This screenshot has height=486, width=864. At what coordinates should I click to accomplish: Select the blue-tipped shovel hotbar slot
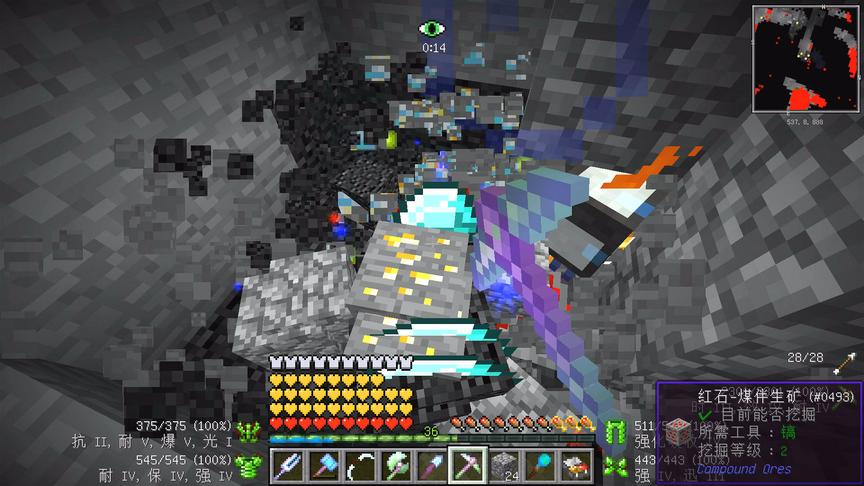(x=431, y=465)
